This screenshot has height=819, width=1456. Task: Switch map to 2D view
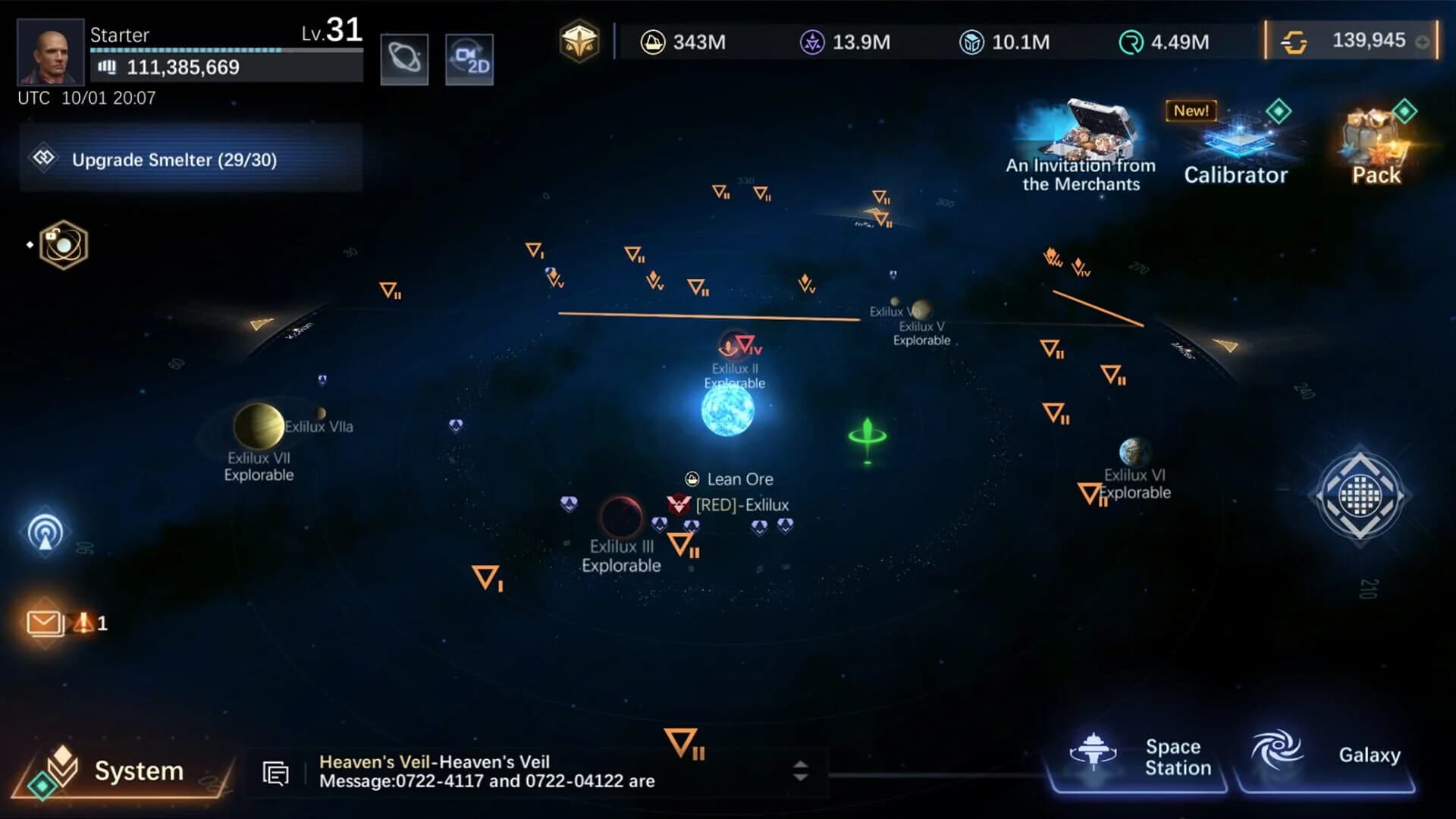469,58
